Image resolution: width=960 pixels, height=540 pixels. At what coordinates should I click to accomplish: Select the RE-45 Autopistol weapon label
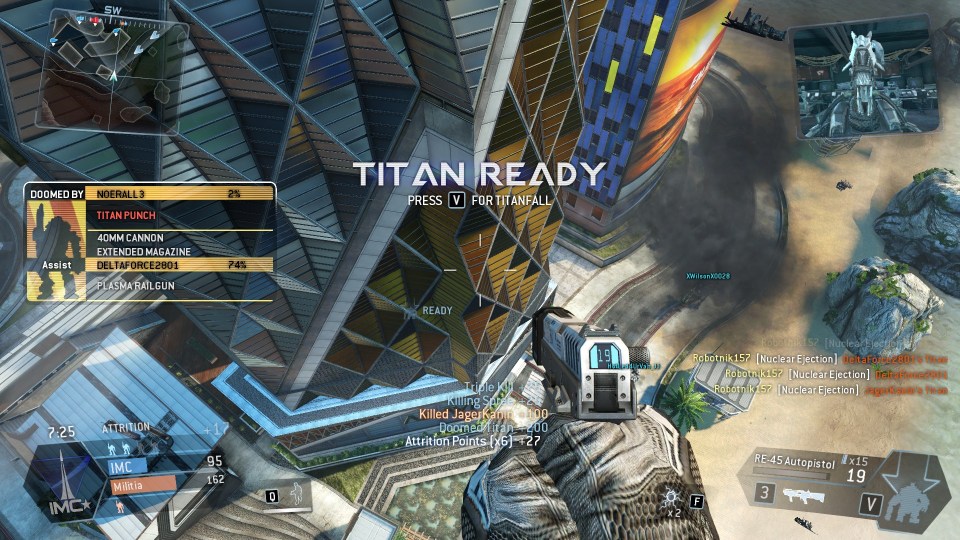coord(796,460)
